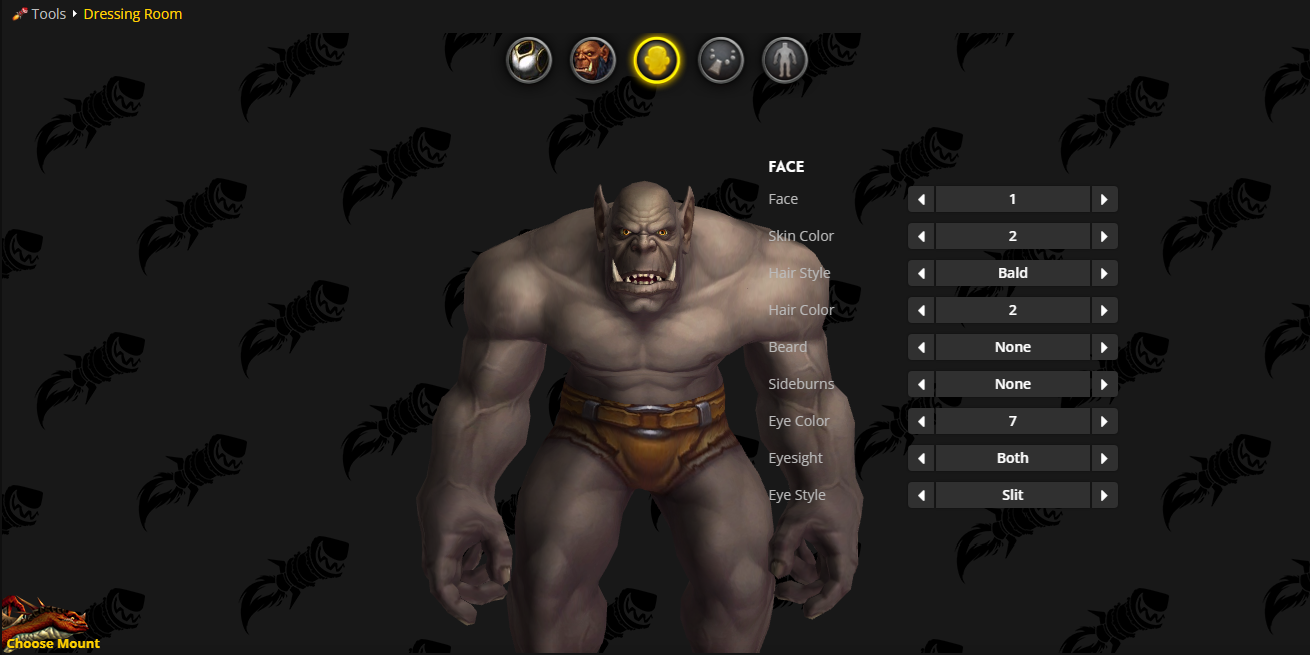Pick the previous Eye Style
This screenshot has height=655, width=1310.
click(921, 495)
